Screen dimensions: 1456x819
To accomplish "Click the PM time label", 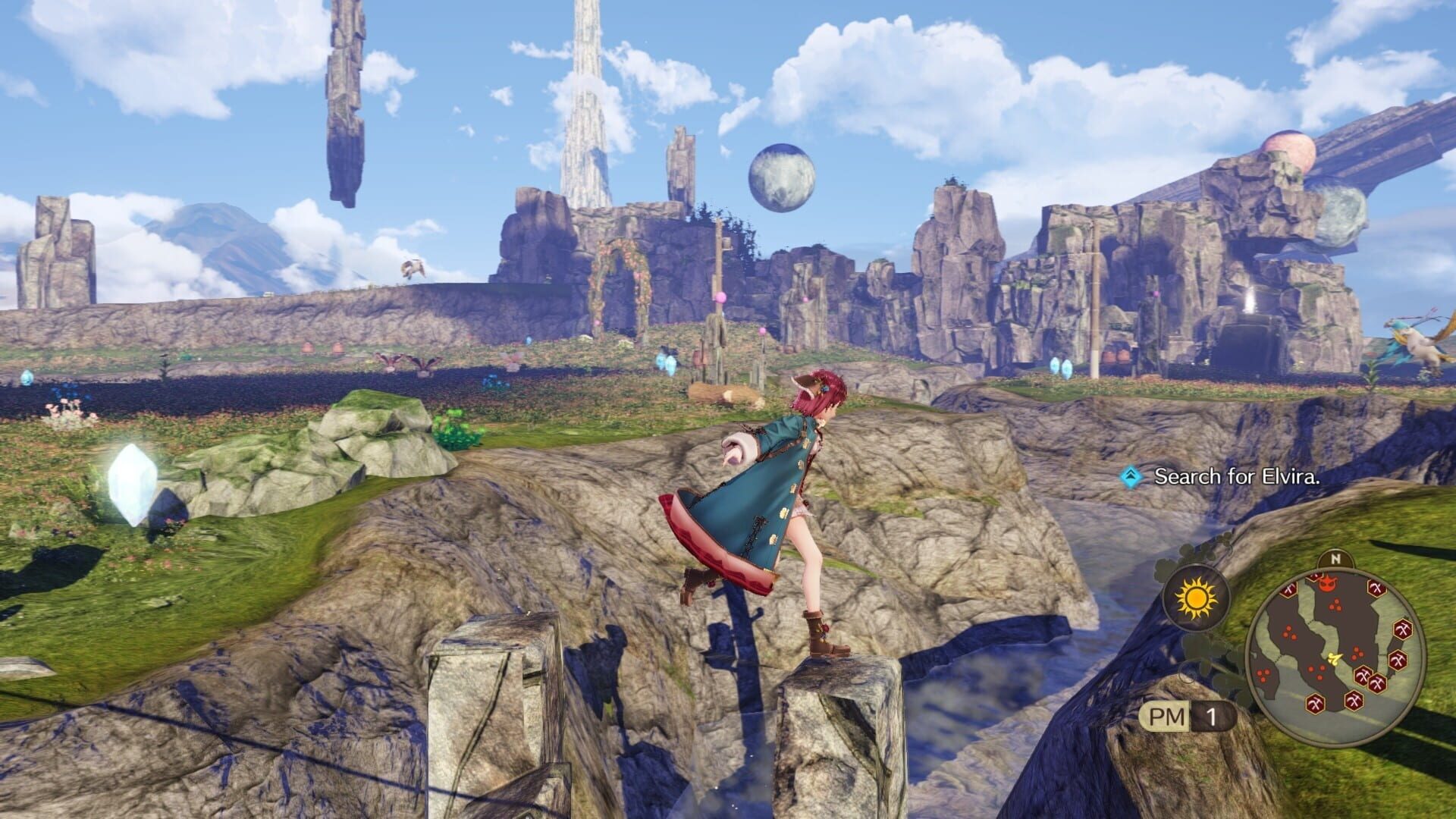I will 1167,716.
